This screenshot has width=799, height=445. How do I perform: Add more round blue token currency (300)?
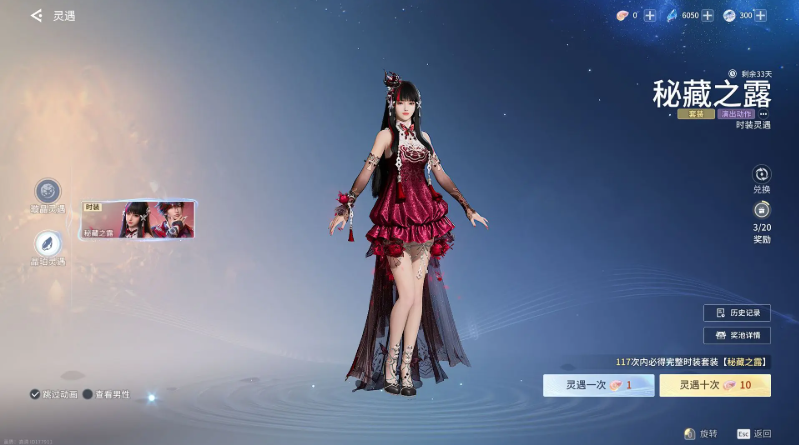761,16
